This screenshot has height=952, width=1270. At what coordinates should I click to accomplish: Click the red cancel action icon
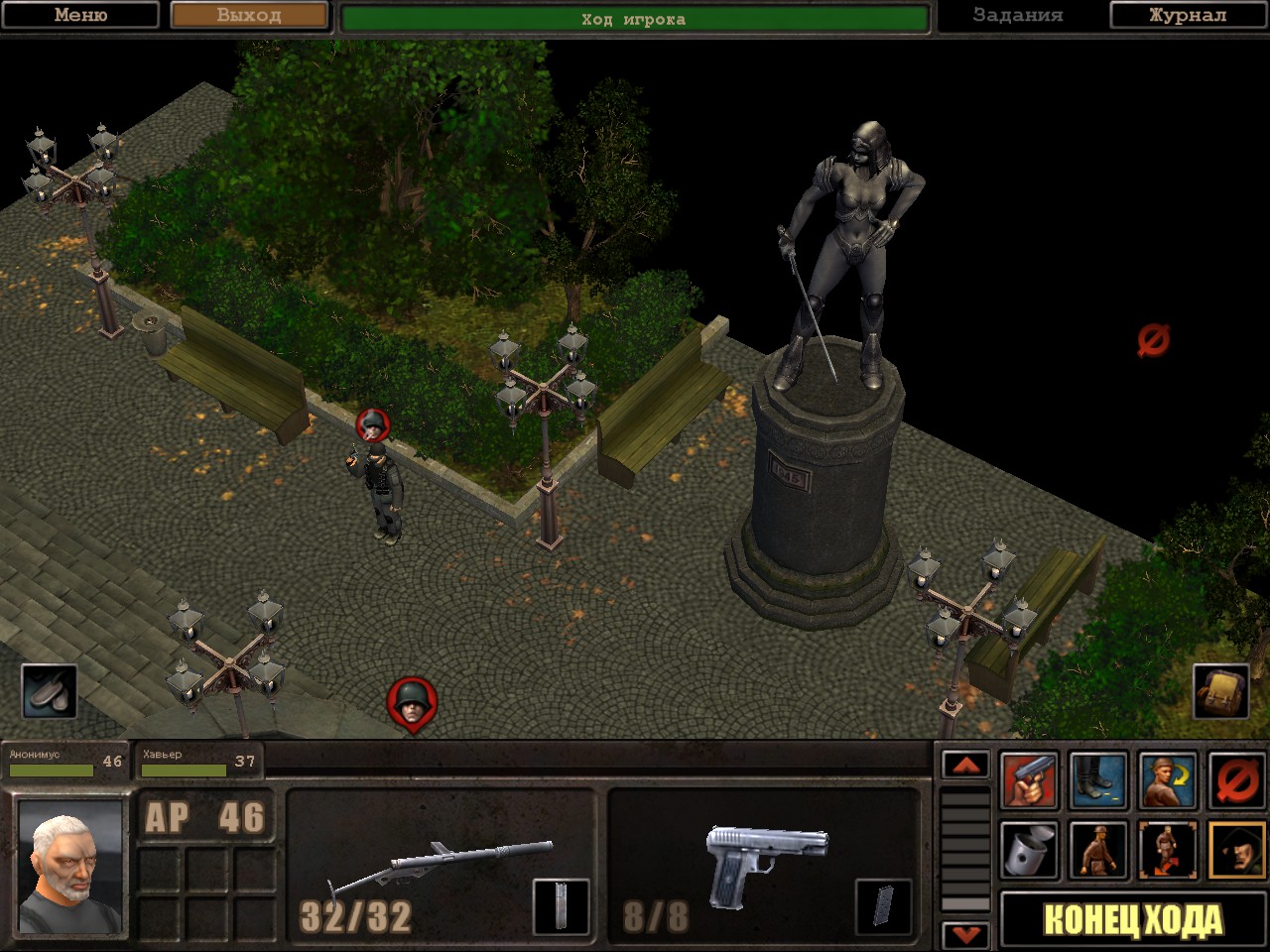[x=1236, y=781]
